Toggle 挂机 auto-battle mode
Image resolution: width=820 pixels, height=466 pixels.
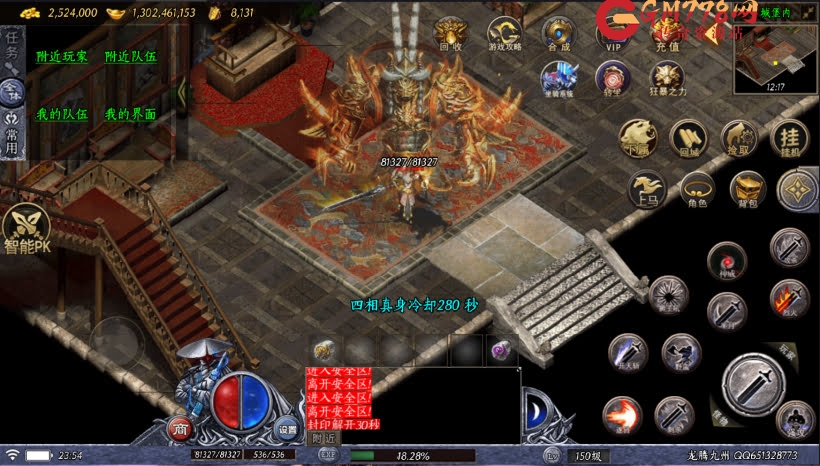coord(790,139)
